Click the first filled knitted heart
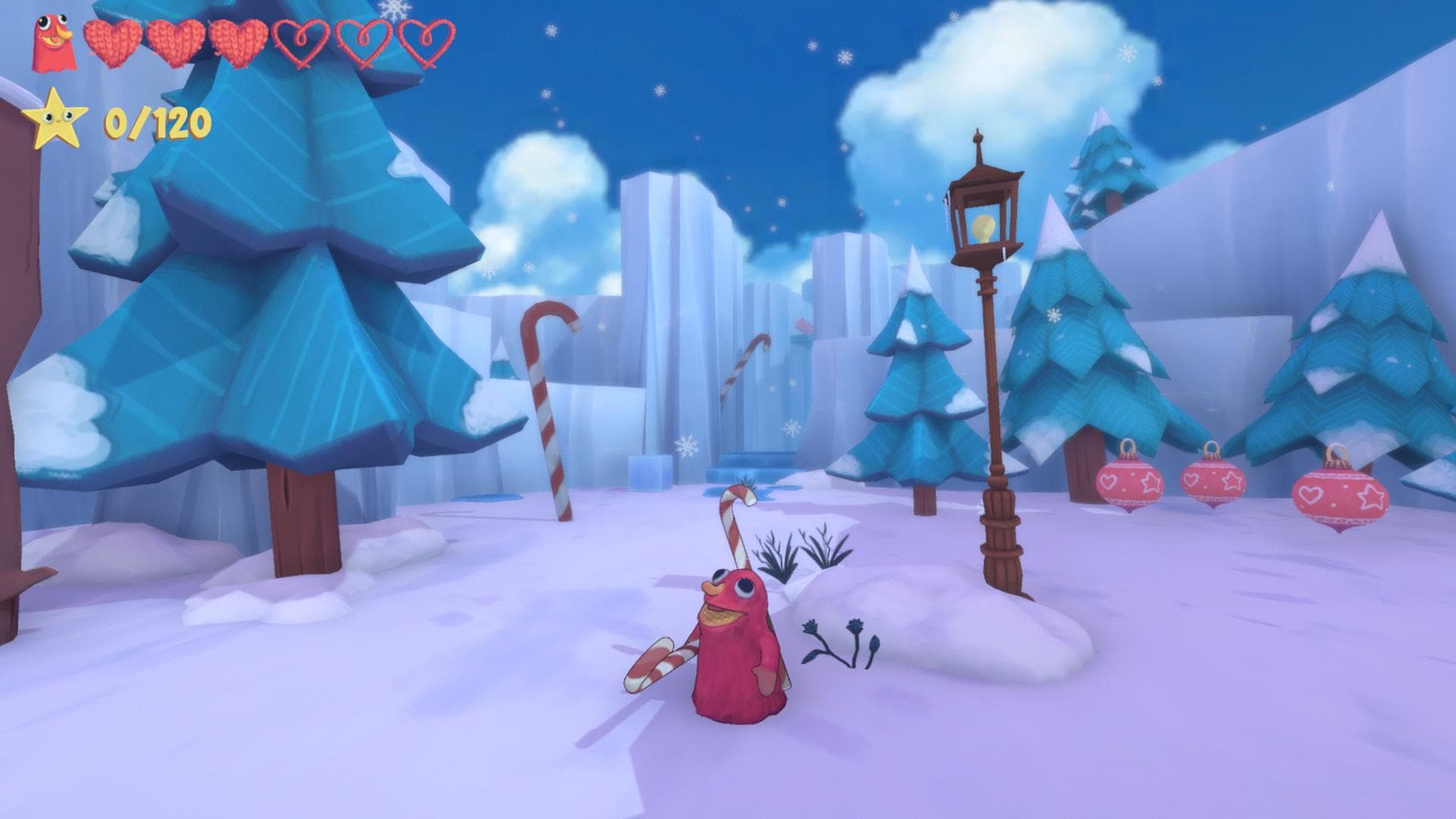This screenshot has height=819, width=1456. click(112, 45)
